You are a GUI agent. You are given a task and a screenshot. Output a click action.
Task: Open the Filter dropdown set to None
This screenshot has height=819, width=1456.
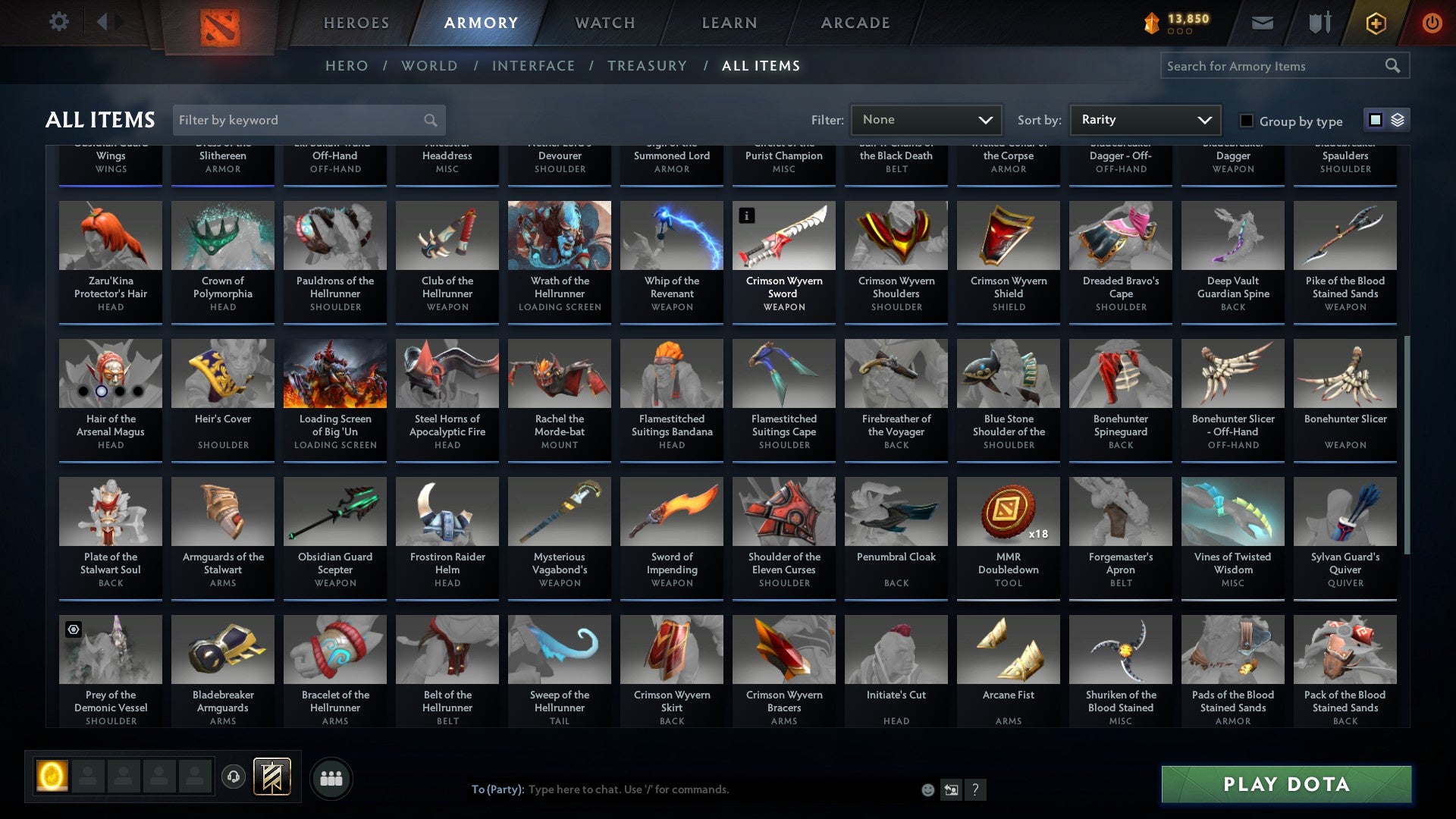(x=925, y=119)
